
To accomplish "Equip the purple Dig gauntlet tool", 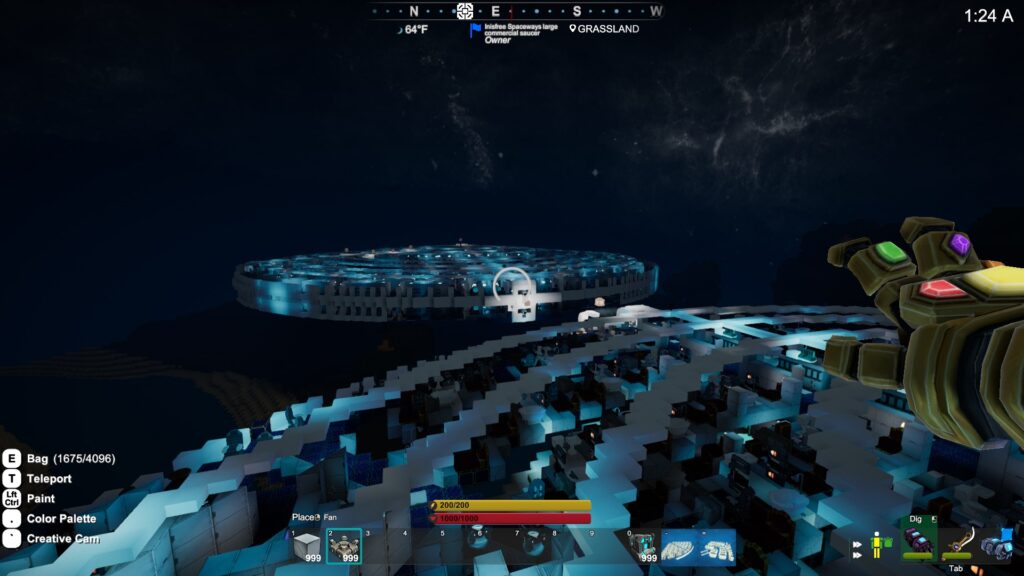I will [x=917, y=541].
